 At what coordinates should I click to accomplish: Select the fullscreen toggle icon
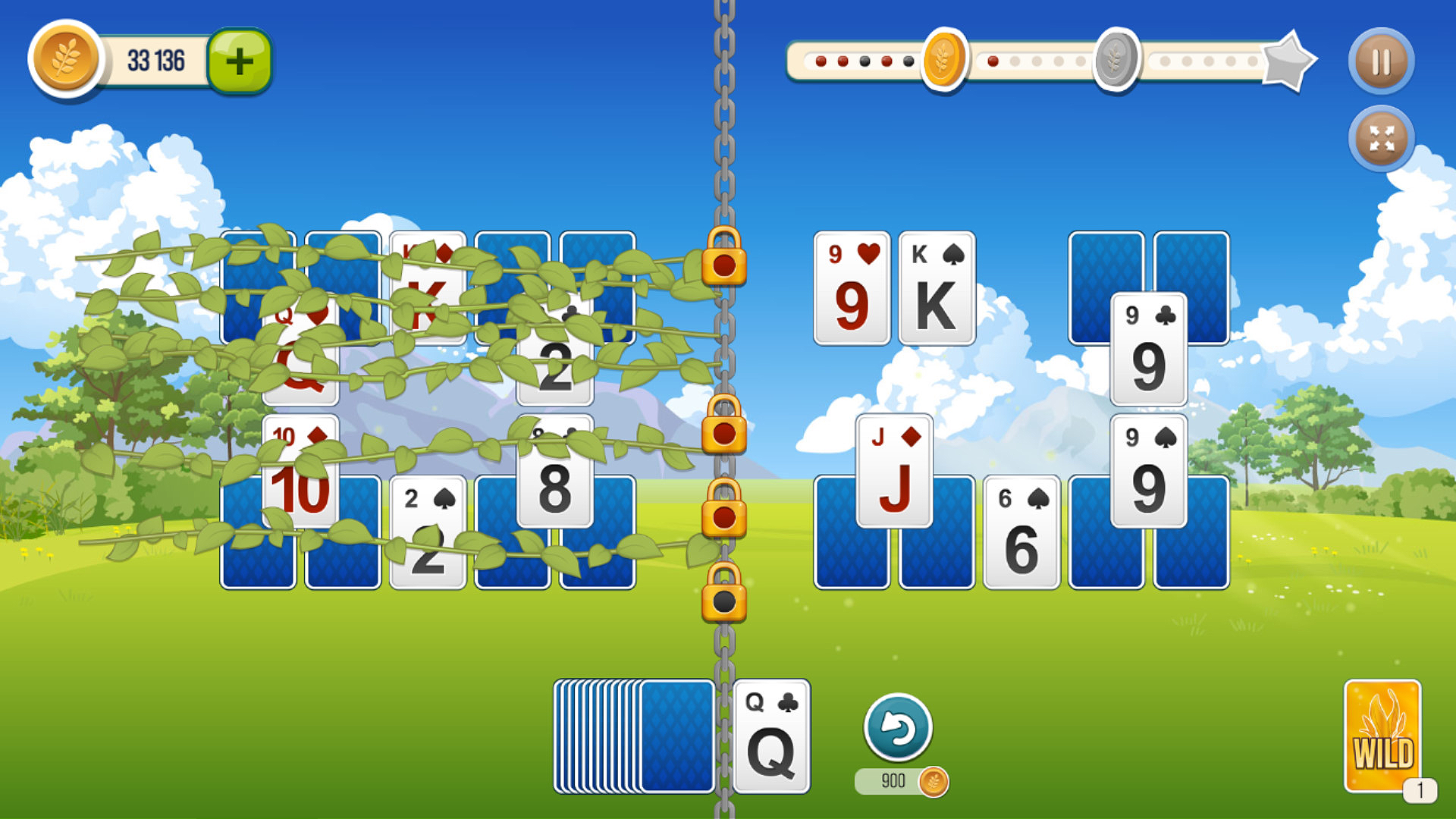point(1382,138)
